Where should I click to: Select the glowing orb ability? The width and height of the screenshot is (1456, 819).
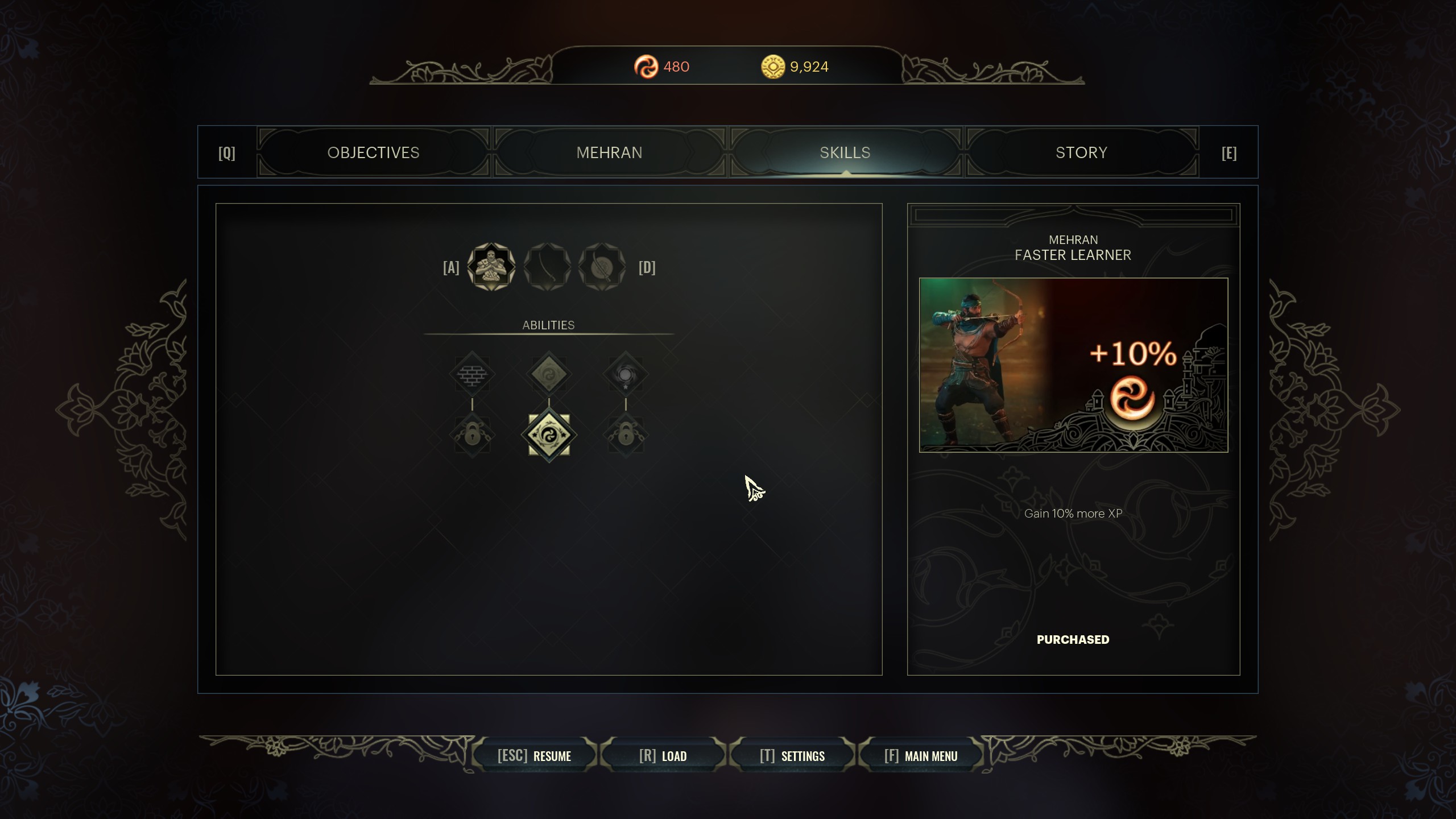pyautogui.click(x=626, y=374)
